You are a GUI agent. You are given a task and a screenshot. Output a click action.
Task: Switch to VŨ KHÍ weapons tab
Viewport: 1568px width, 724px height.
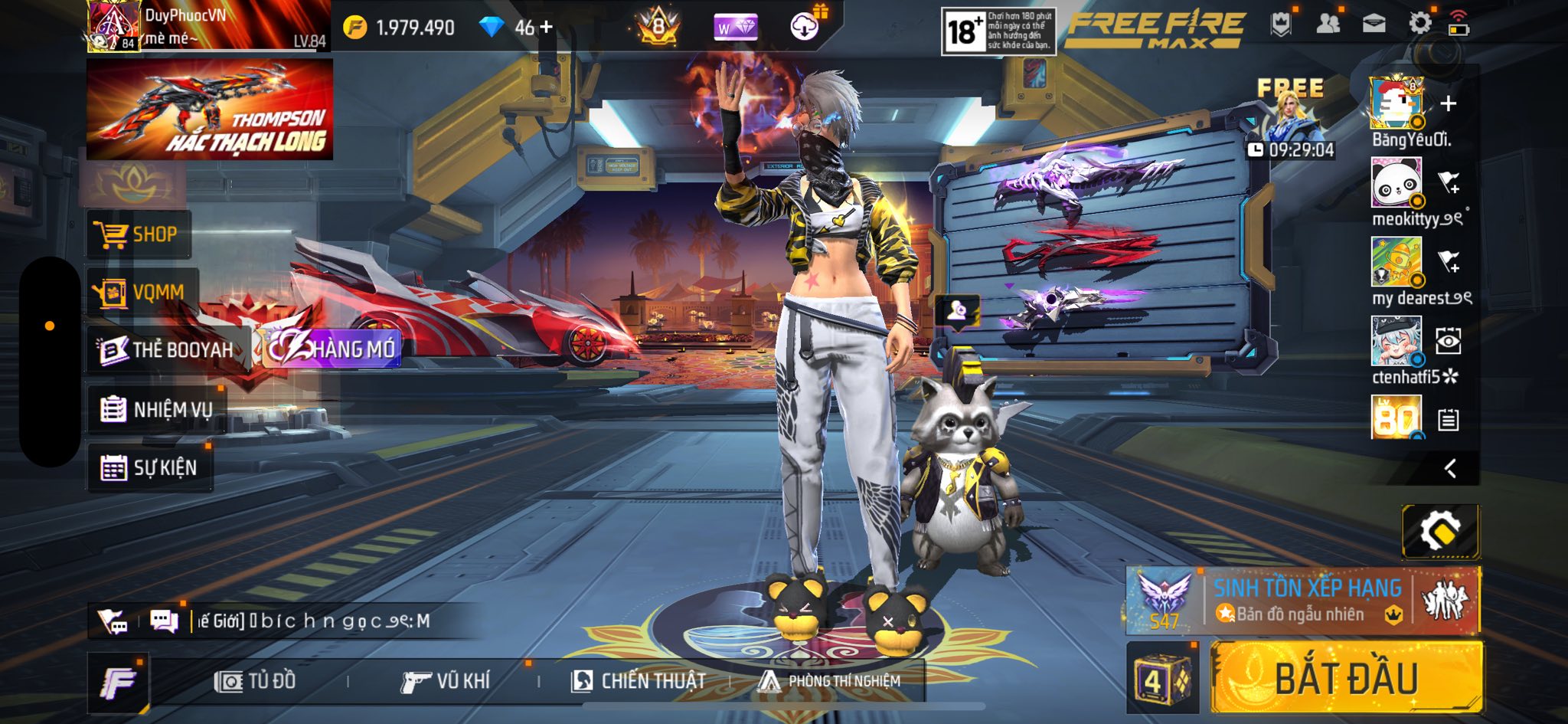tap(446, 681)
